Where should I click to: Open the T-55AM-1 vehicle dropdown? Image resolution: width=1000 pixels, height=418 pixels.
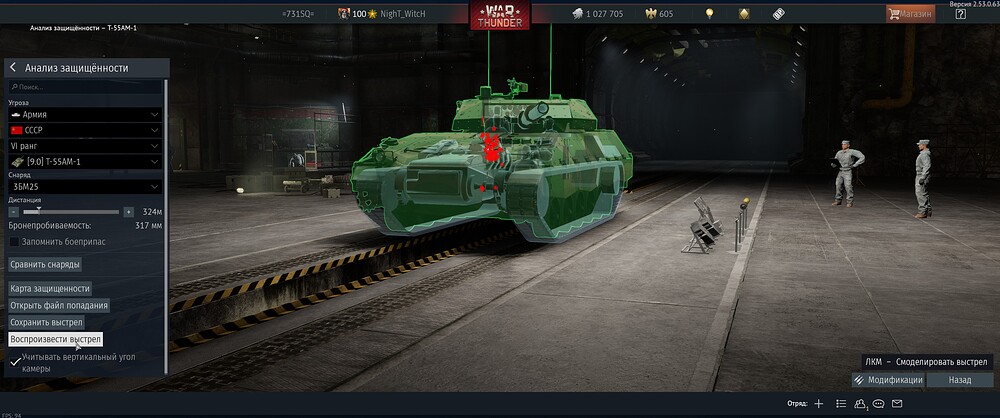pos(84,161)
